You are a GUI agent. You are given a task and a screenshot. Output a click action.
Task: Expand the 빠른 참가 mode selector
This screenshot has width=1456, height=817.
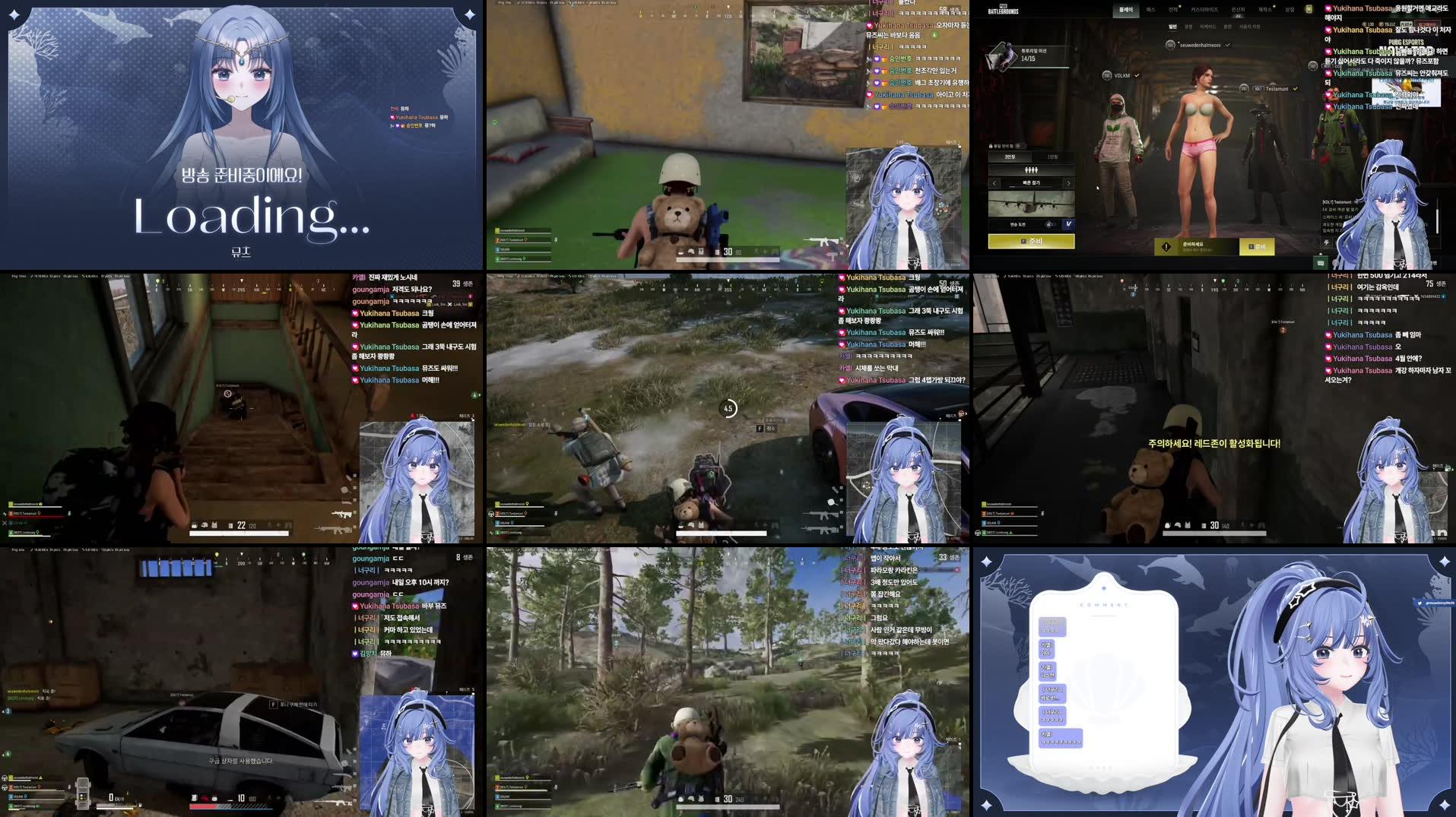tap(1031, 183)
